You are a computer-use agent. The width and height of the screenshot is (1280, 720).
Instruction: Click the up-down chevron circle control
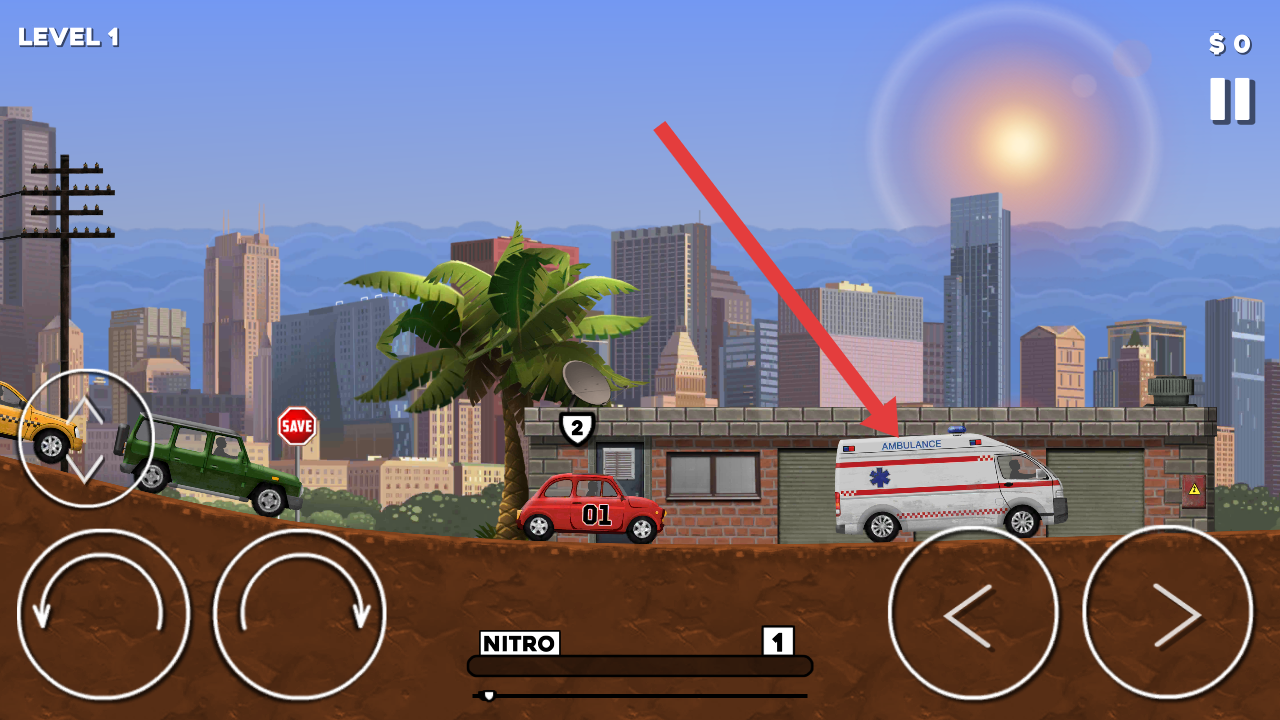tap(86, 438)
